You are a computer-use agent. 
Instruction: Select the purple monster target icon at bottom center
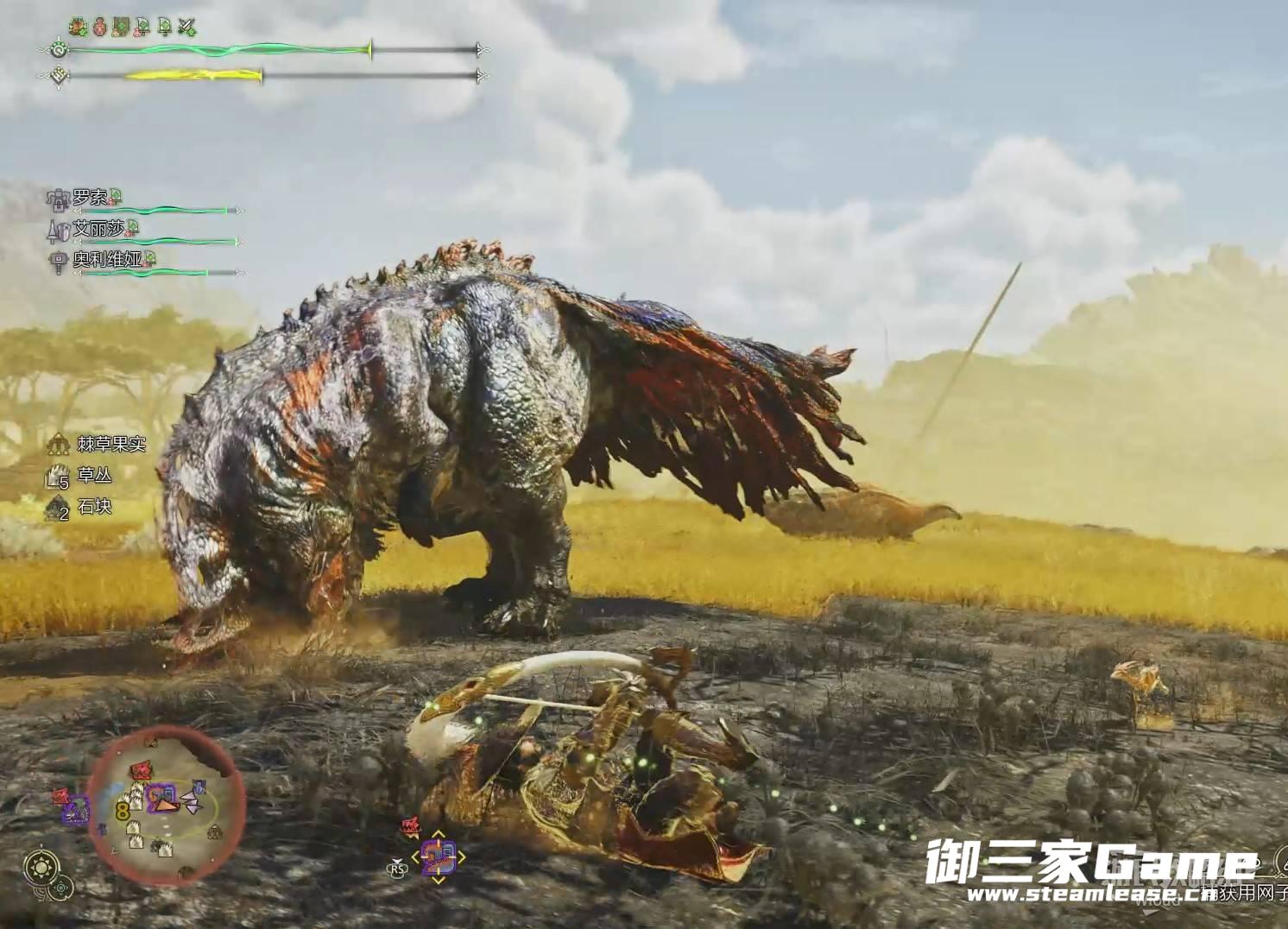(x=438, y=857)
